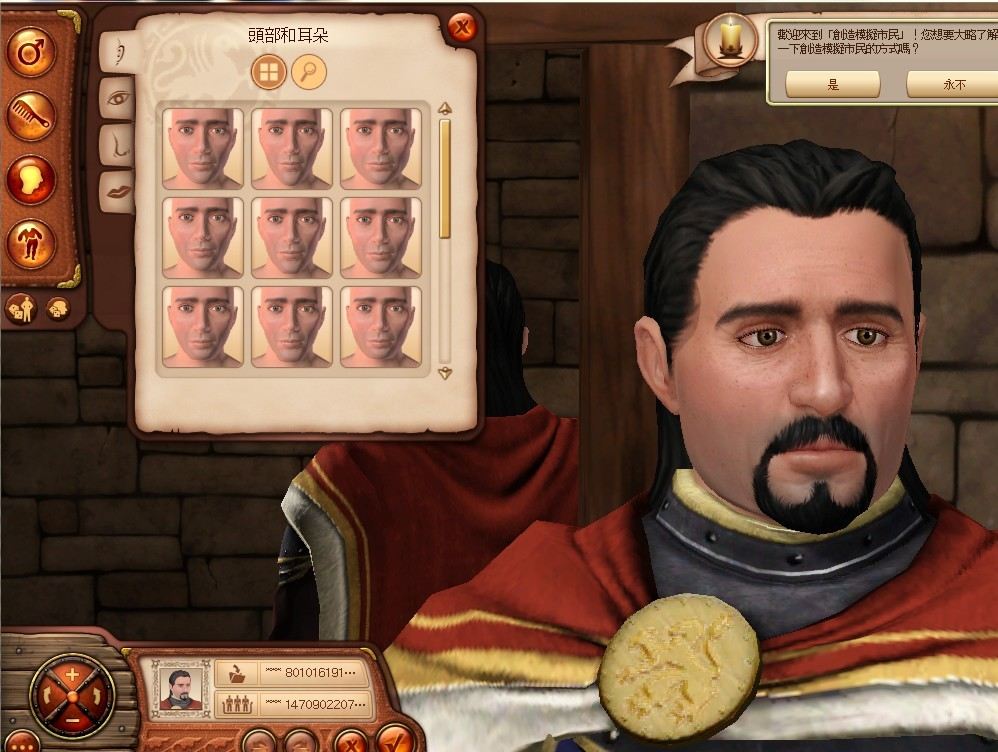Show the preset grid view
This screenshot has height=752, width=998.
(x=269, y=71)
